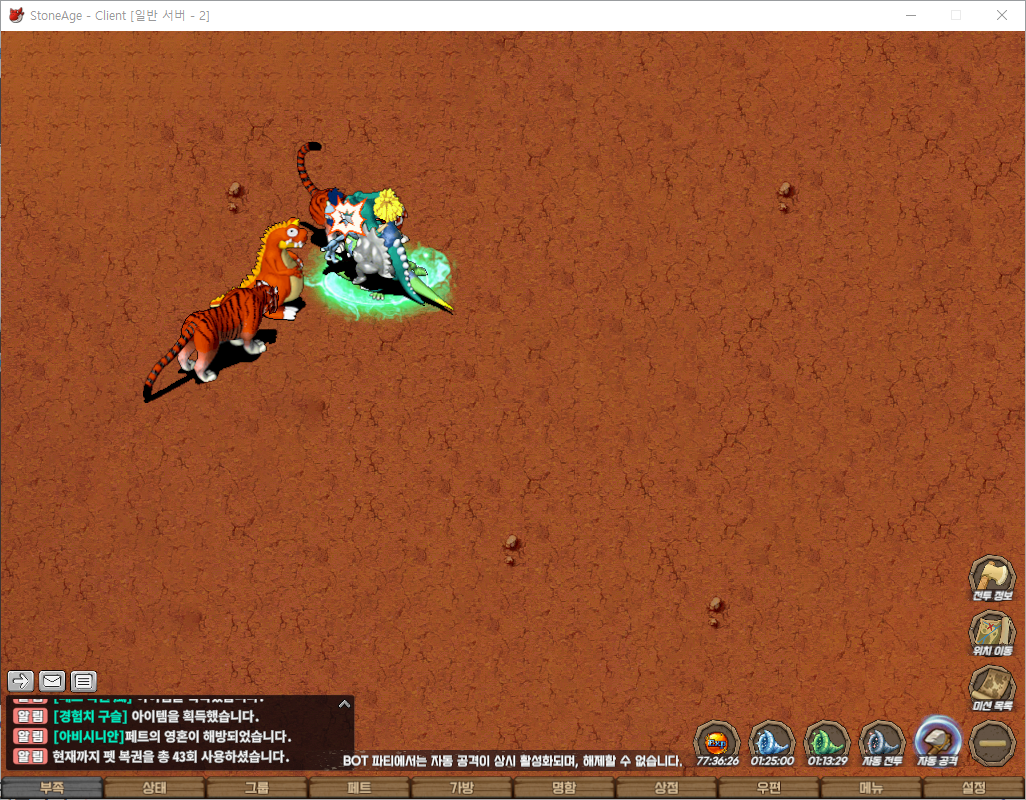This screenshot has height=800, width=1026.
Task: Open the 우편 (mail) menu
Action: tap(768, 788)
